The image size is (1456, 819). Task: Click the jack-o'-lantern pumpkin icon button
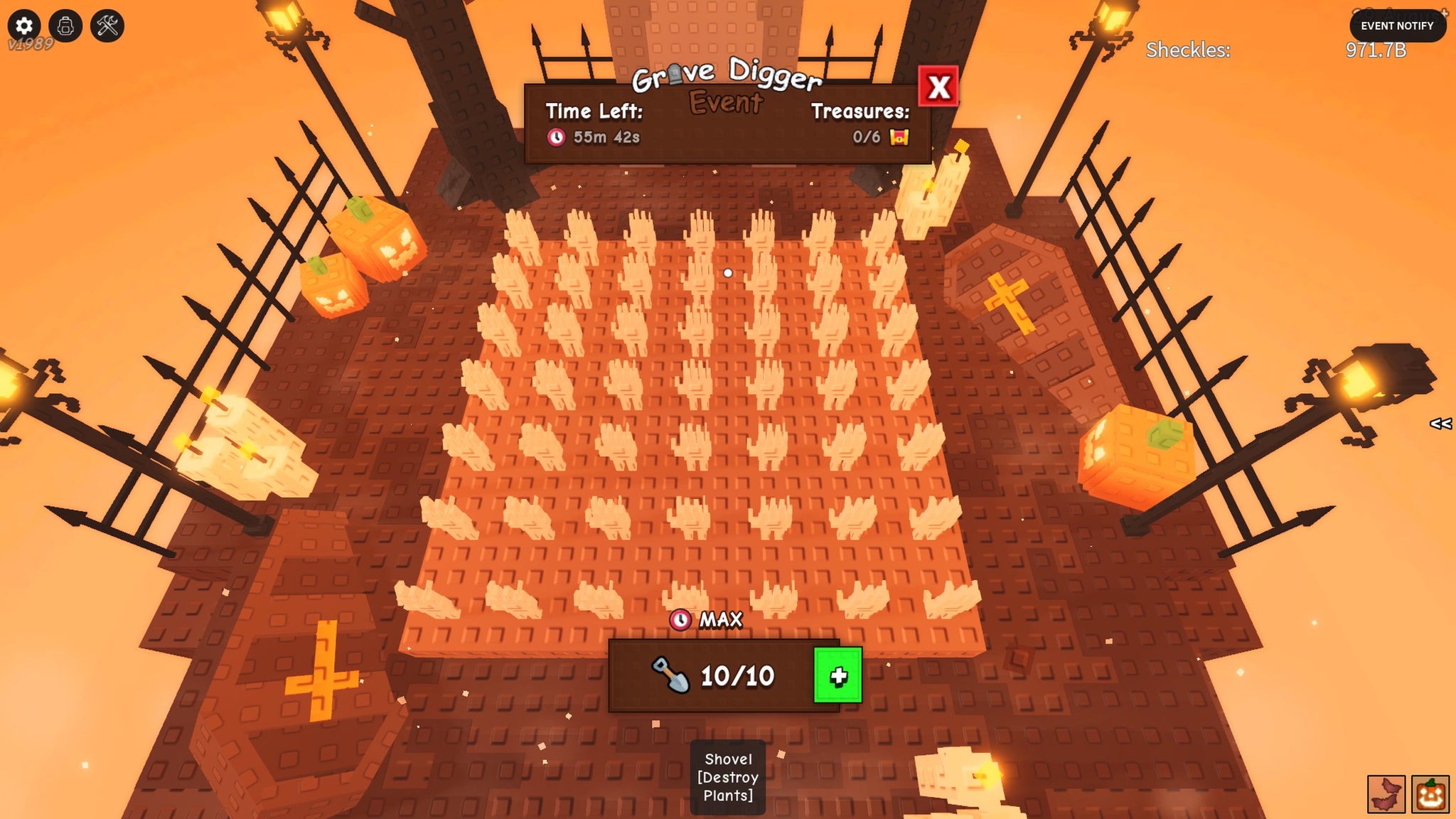tap(1430, 794)
